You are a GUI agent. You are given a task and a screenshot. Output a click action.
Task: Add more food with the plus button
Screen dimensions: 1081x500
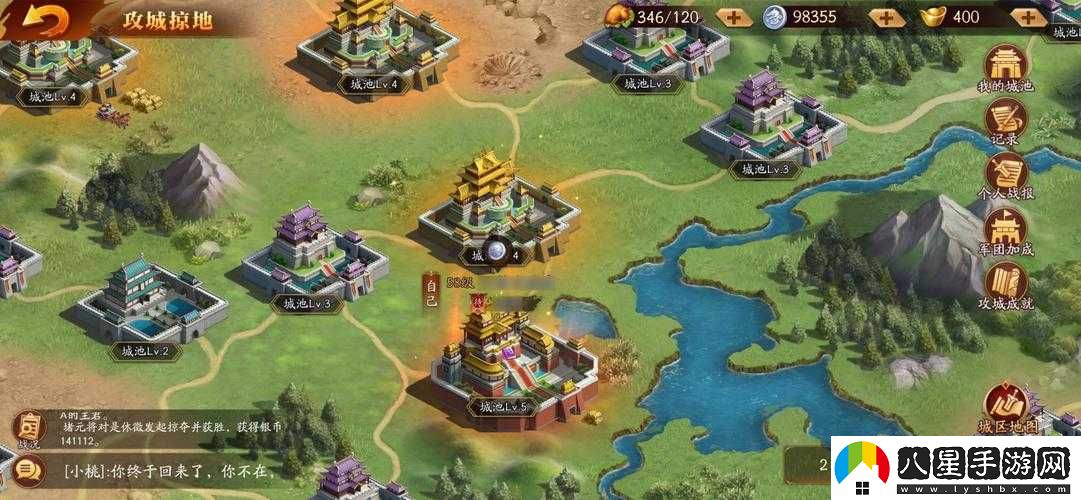click(733, 17)
